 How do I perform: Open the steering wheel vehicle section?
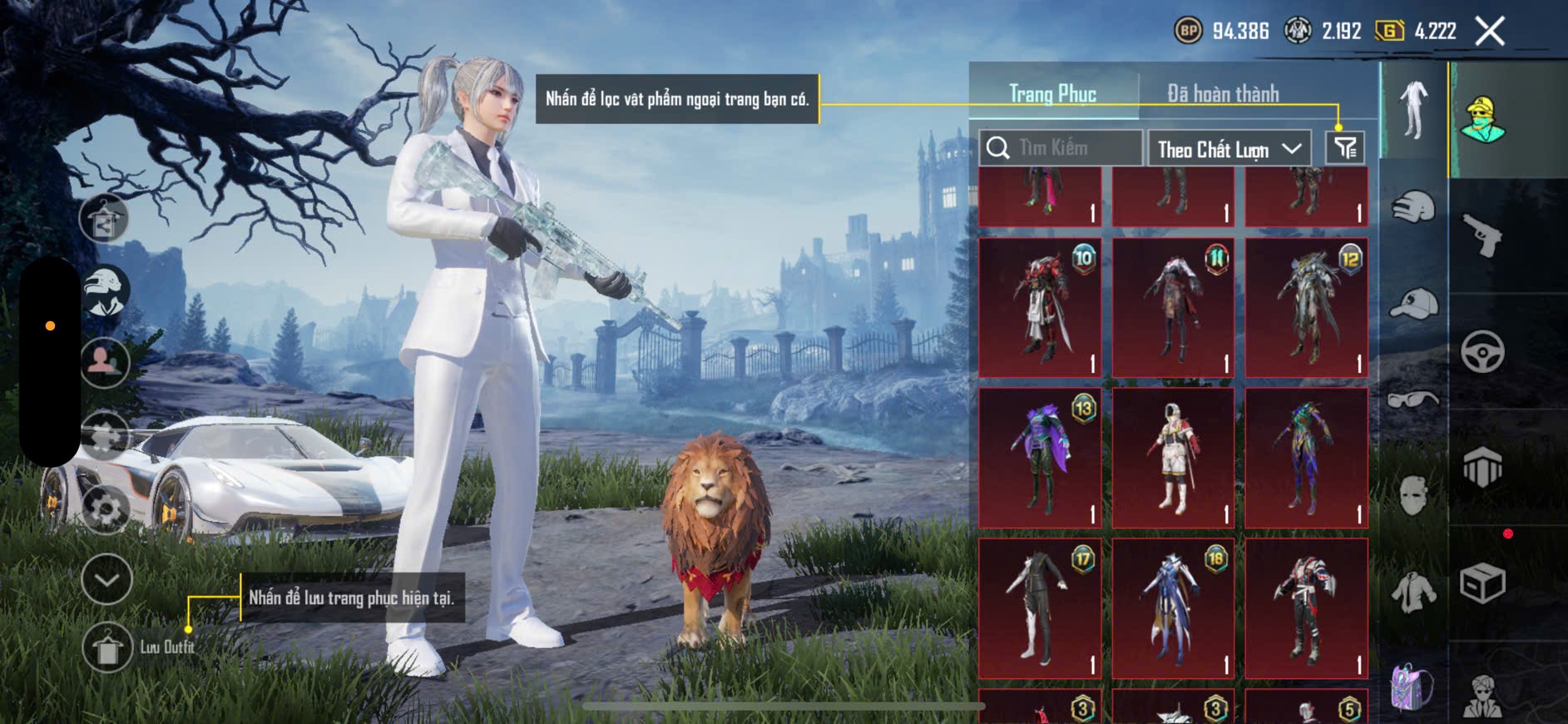[1482, 351]
